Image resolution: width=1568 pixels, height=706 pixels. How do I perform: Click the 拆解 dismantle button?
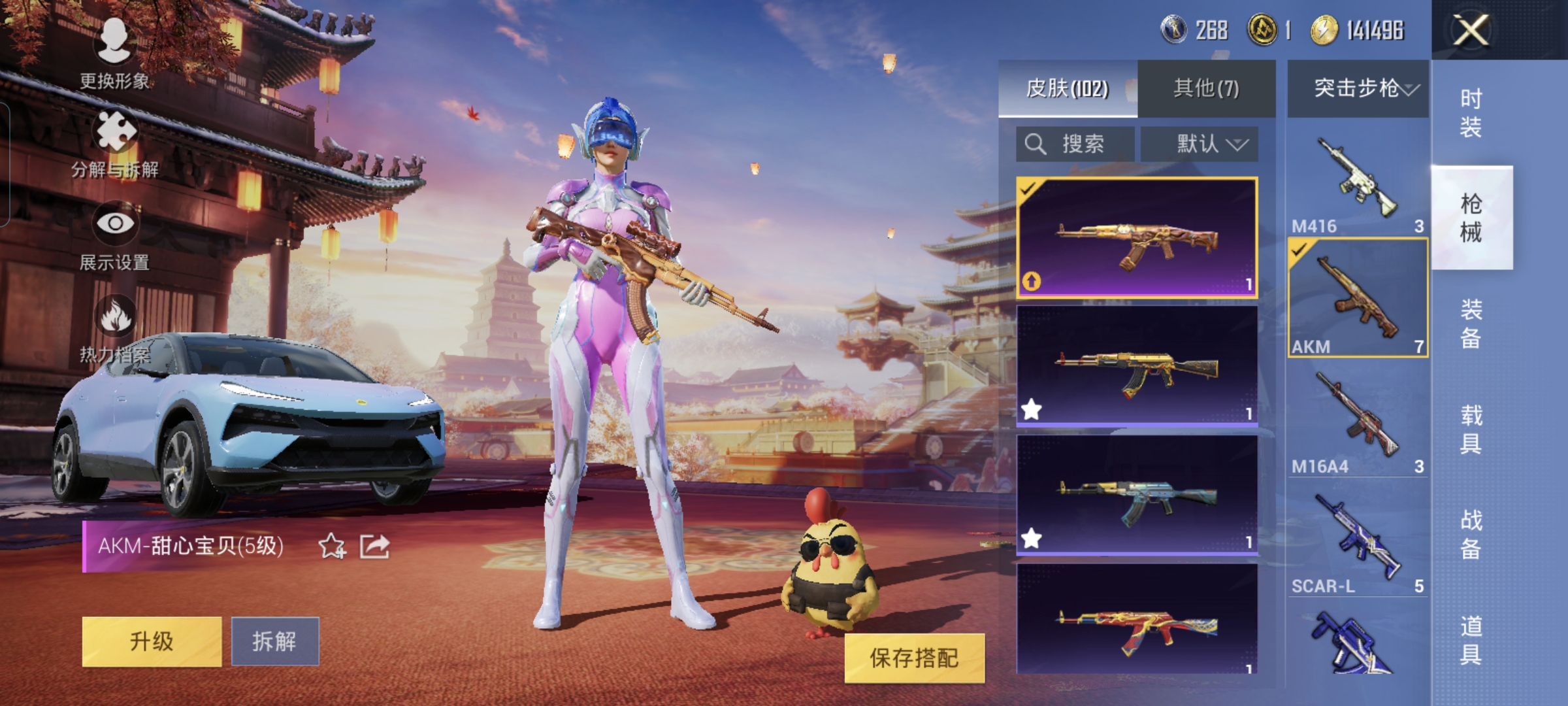click(x=275, y=641)
